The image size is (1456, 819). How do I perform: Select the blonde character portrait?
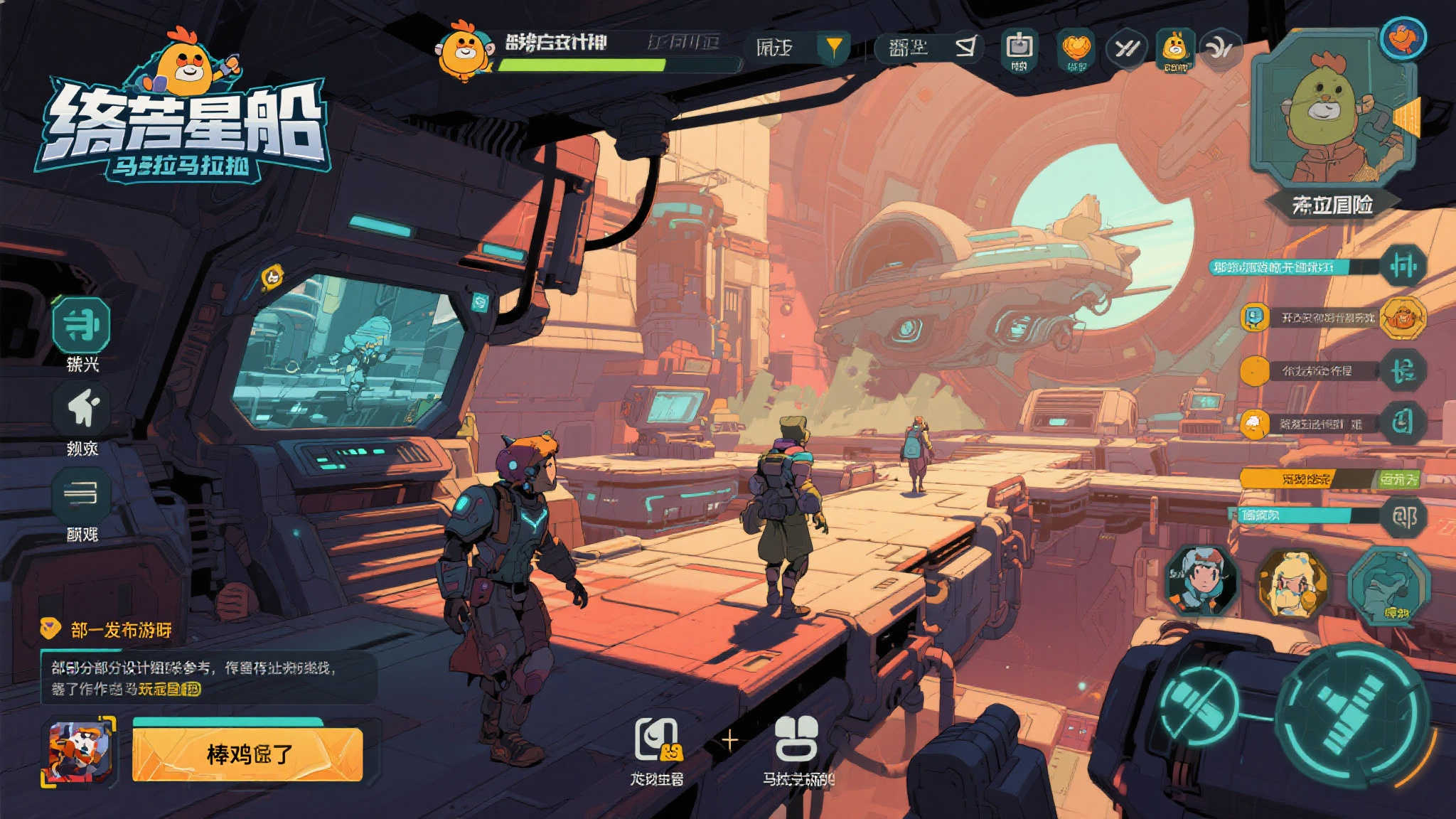point(1292,584)
